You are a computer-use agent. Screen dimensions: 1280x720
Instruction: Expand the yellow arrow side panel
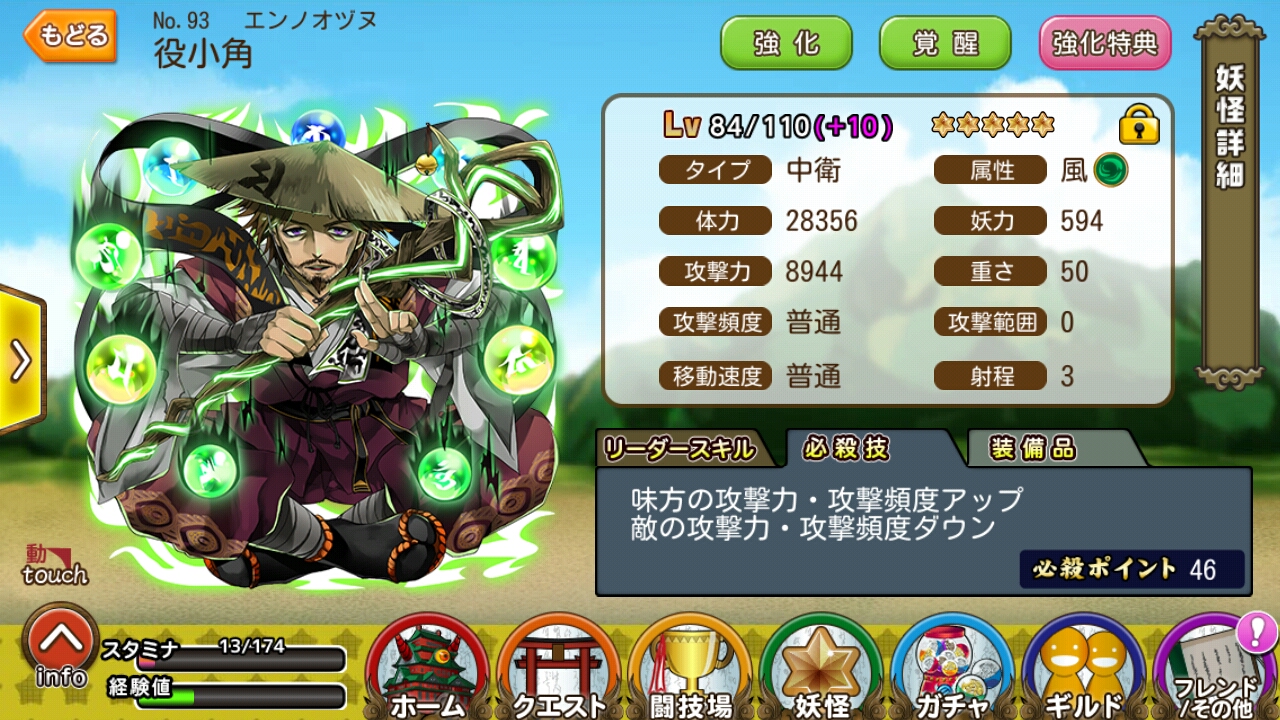point(20,362)
